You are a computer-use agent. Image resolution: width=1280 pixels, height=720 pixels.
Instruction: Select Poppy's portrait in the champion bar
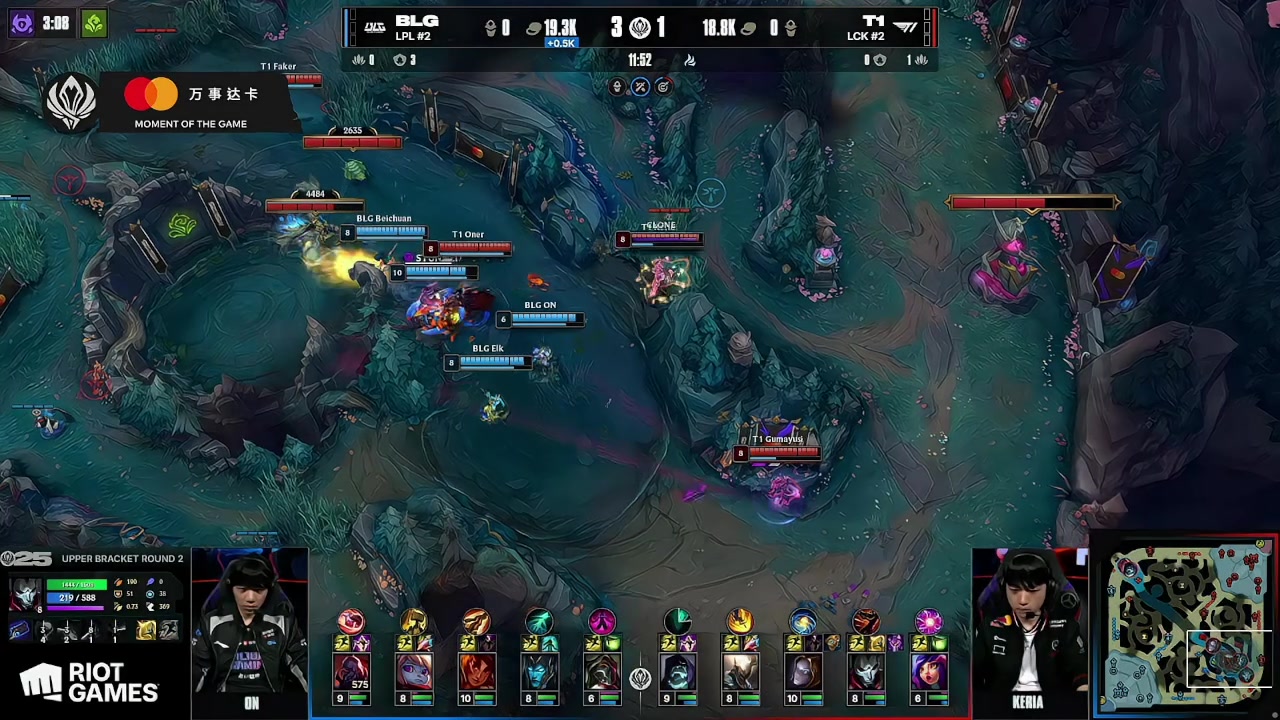pyautogui.click(x=414, y=672)
